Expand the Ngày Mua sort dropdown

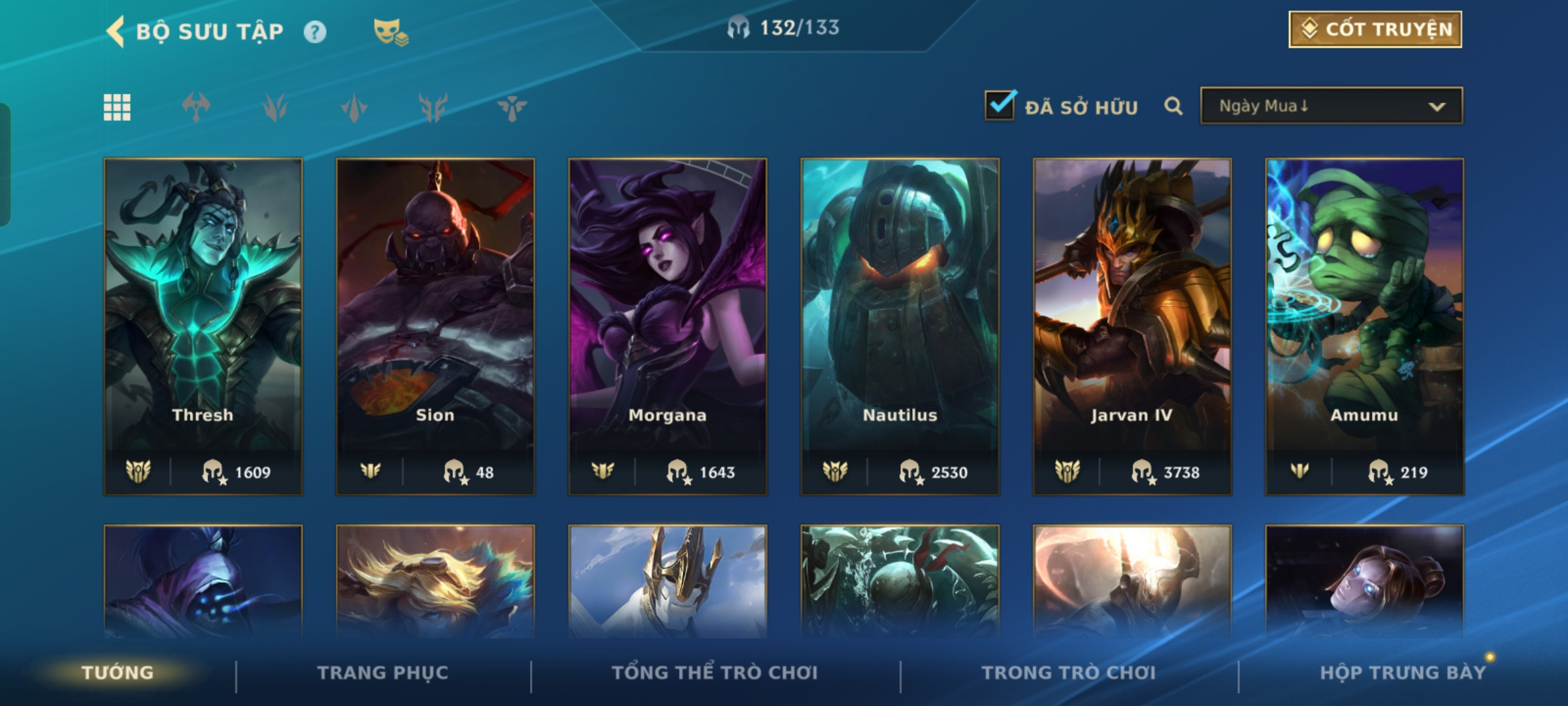[1331, 106]
